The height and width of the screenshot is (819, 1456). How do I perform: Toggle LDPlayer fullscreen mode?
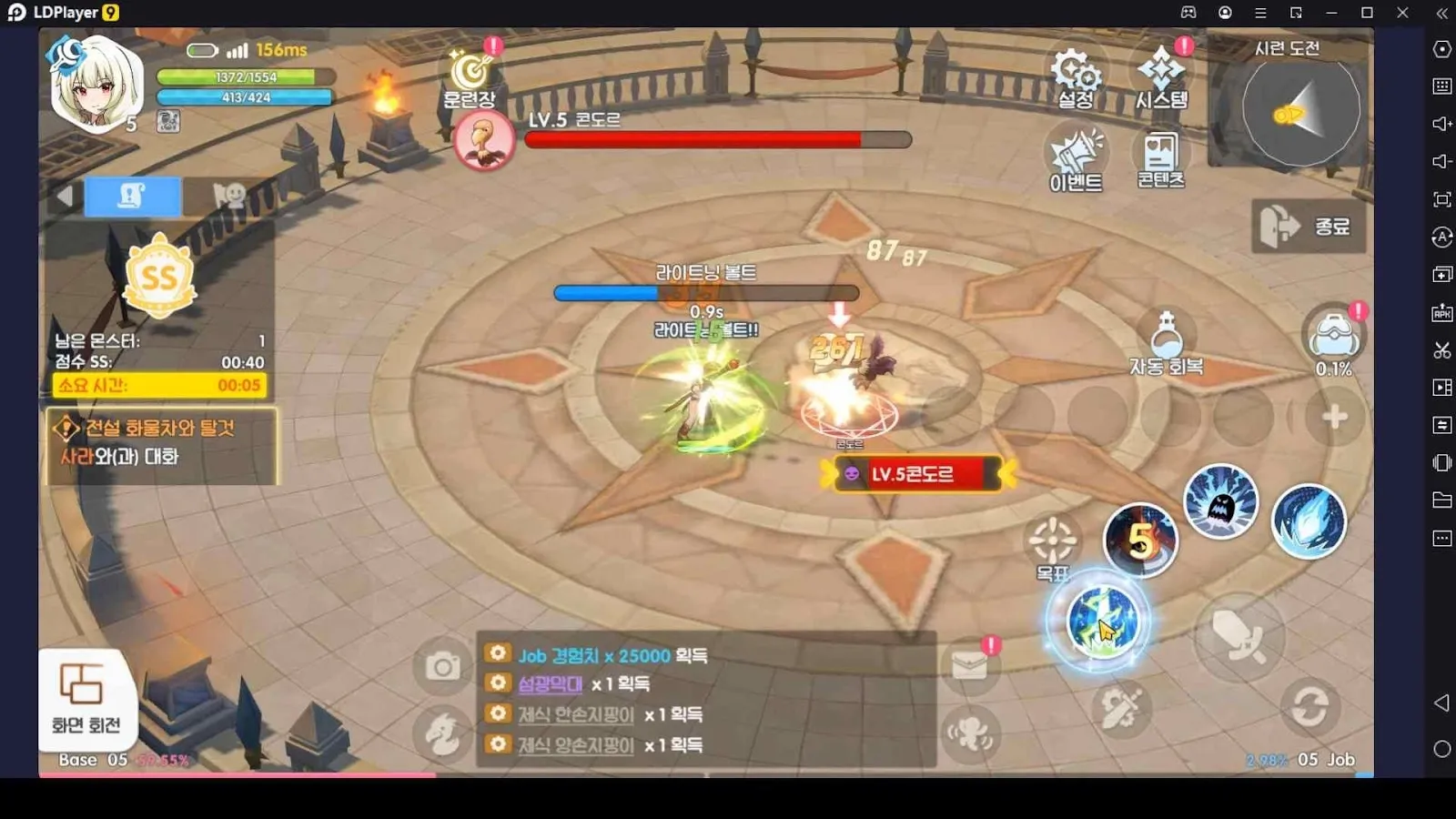pos(1441,200)
